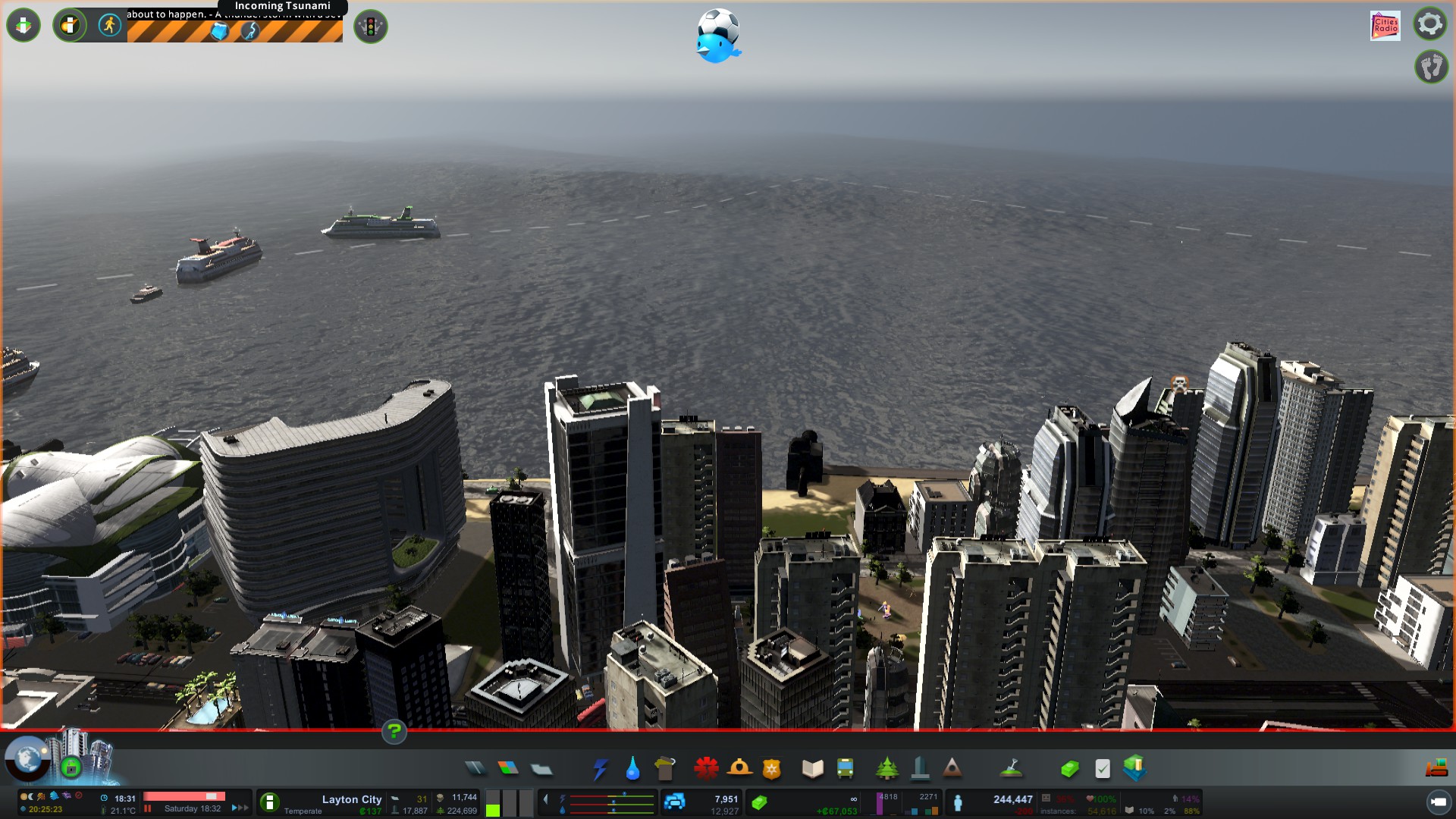The width and height of the screenshot is (1456, 819).
Task: Open the Electricity lightning bolt menu
Action: click(600, 769)
